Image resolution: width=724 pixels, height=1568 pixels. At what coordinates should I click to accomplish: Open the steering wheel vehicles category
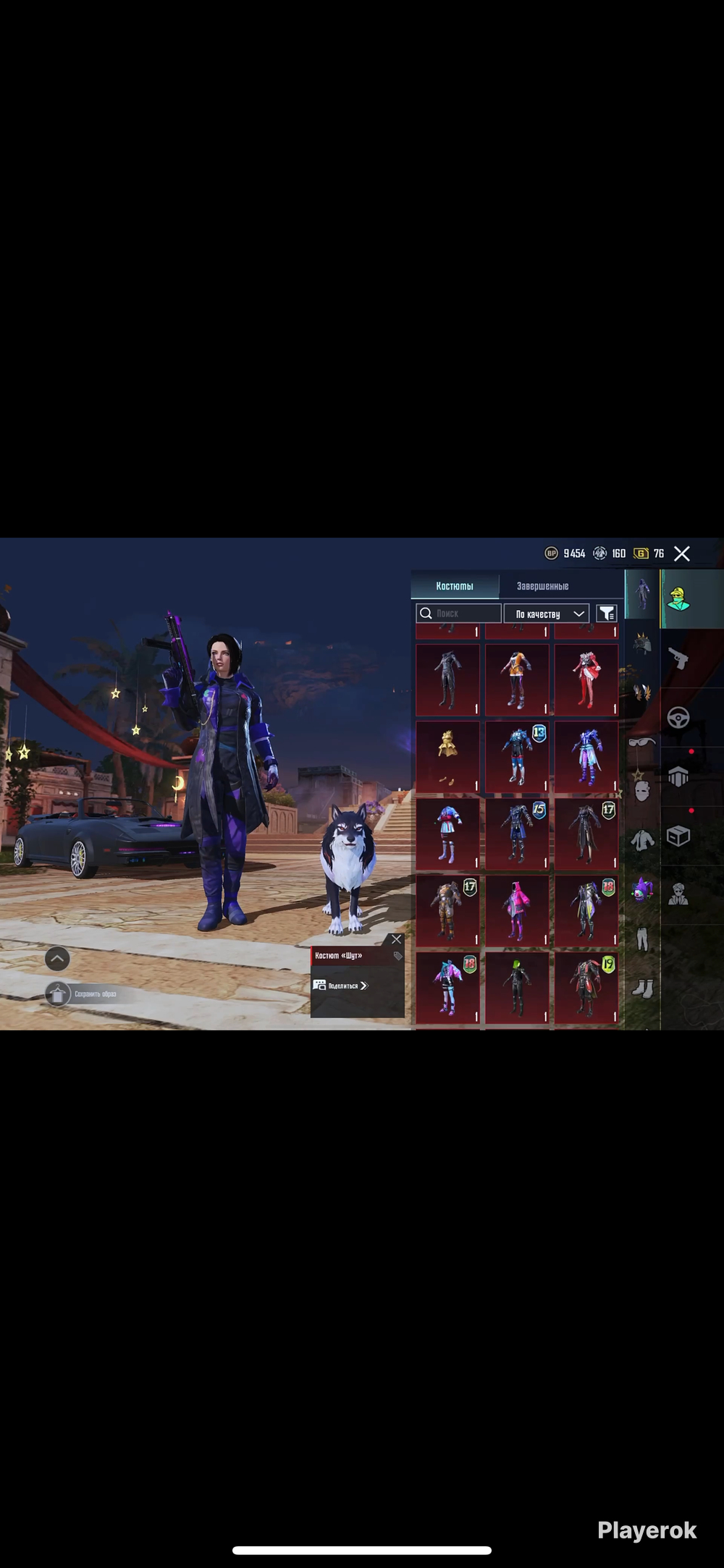pos(678,718)
